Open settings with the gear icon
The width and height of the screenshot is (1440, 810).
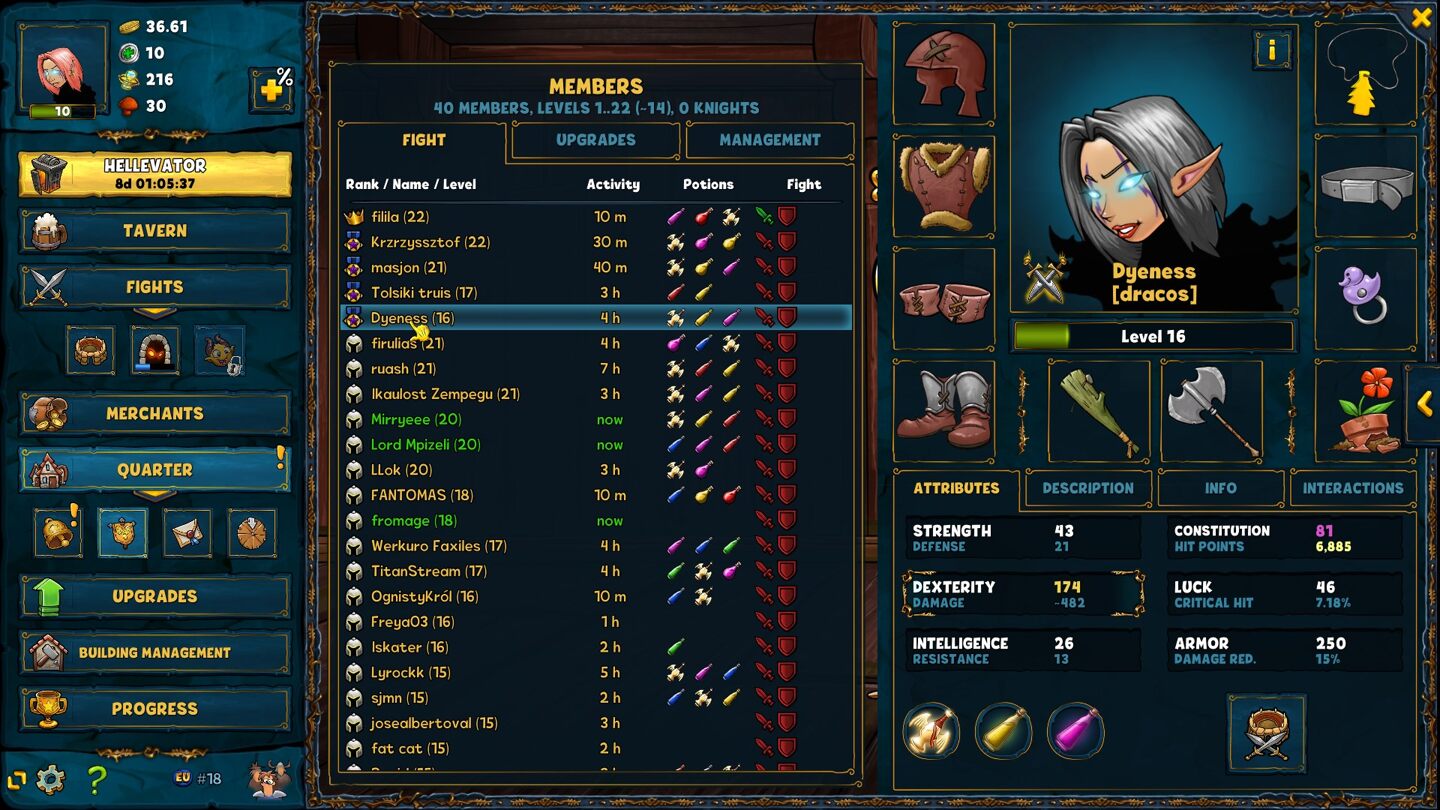pyautogui.click(x=50, y=778)
